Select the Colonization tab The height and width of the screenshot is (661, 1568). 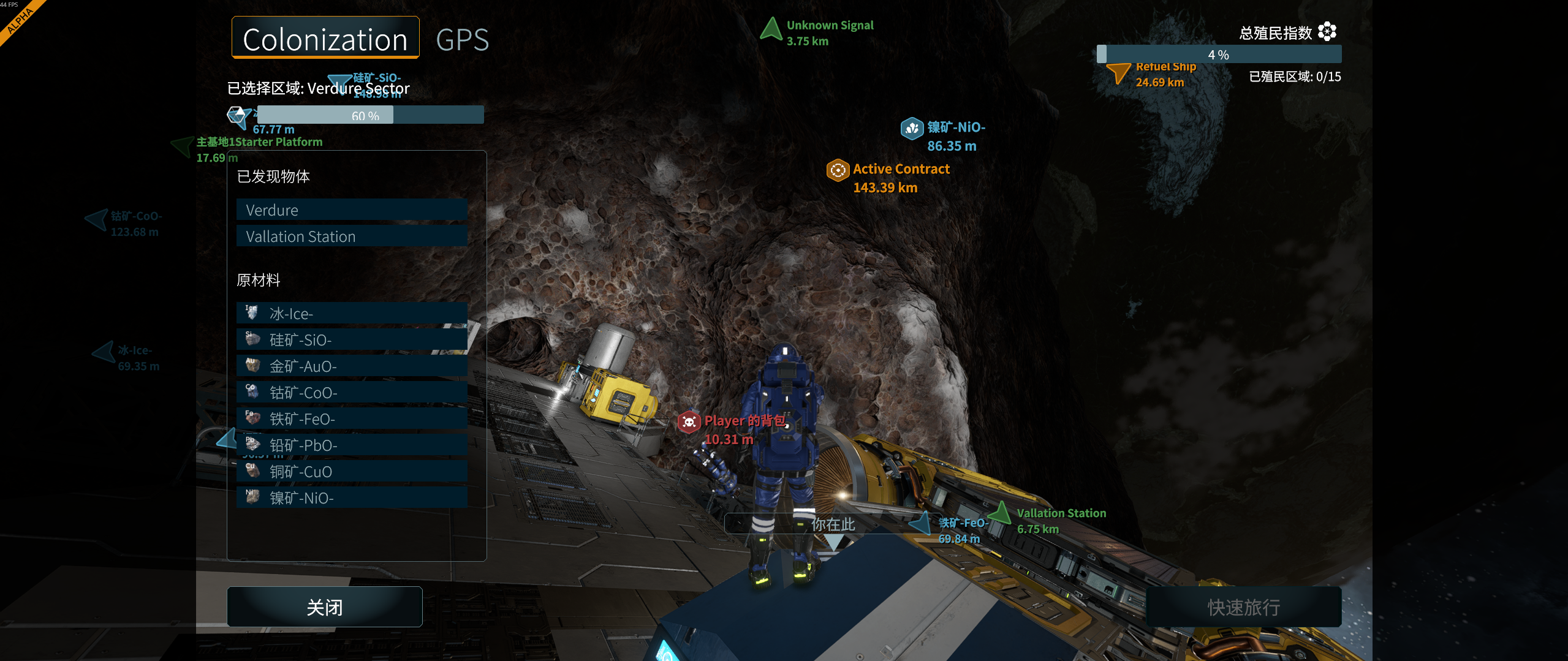click(x=325, y=39)
